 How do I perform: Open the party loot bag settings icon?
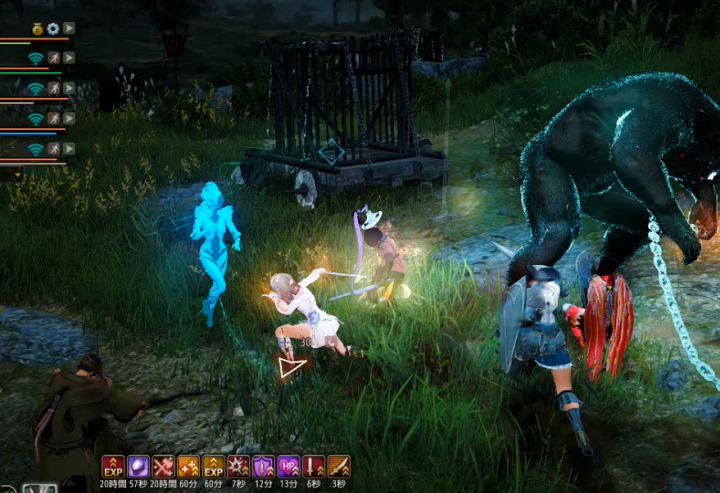point(37,28)
